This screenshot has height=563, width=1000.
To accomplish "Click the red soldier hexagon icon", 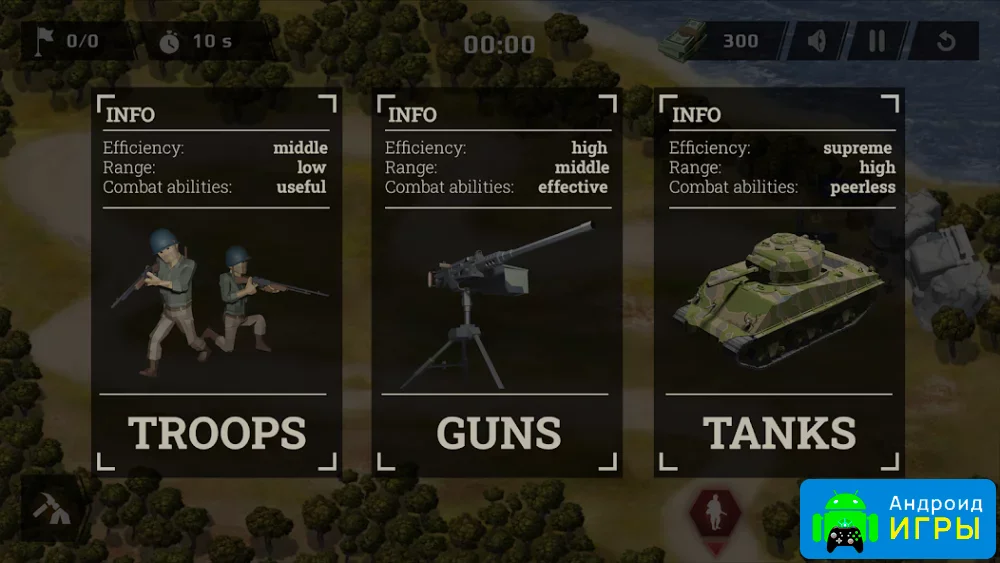I will (x=715, y=514).
